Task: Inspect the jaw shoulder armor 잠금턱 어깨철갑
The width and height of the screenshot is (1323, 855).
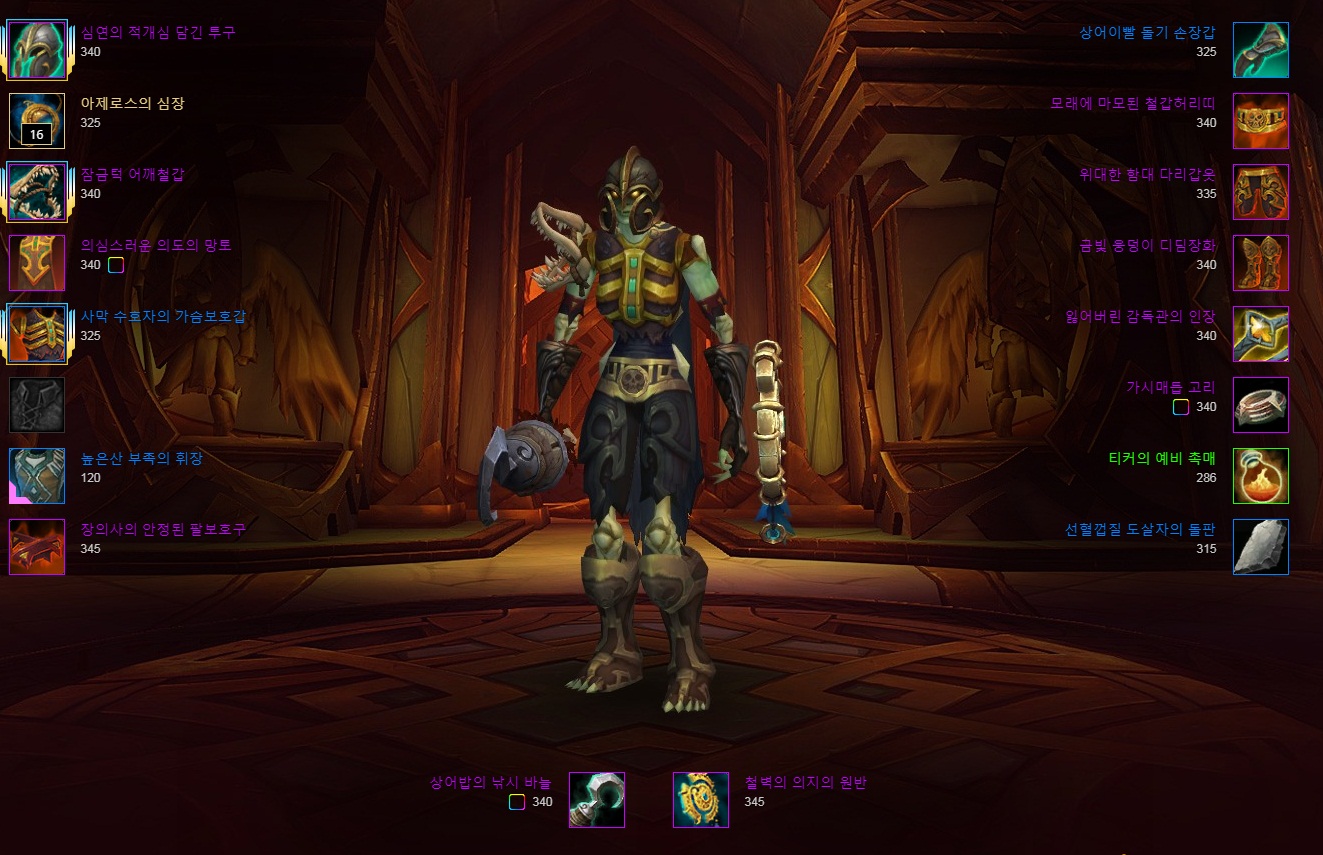Action: [x=37, y=192]
